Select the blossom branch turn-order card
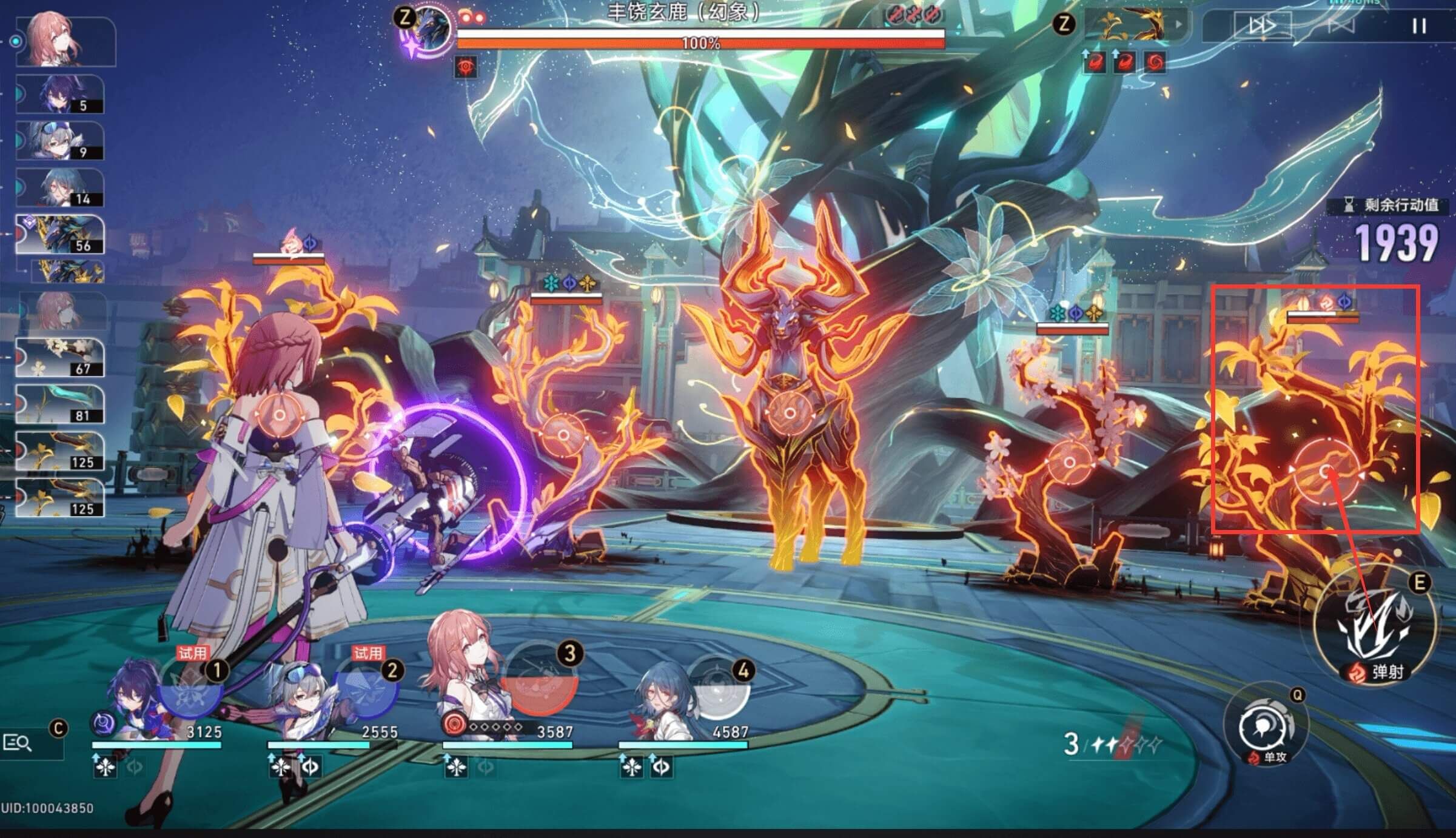Image resolution: width=1456 pixels, height=838 pixels. (x=59, y=357)
